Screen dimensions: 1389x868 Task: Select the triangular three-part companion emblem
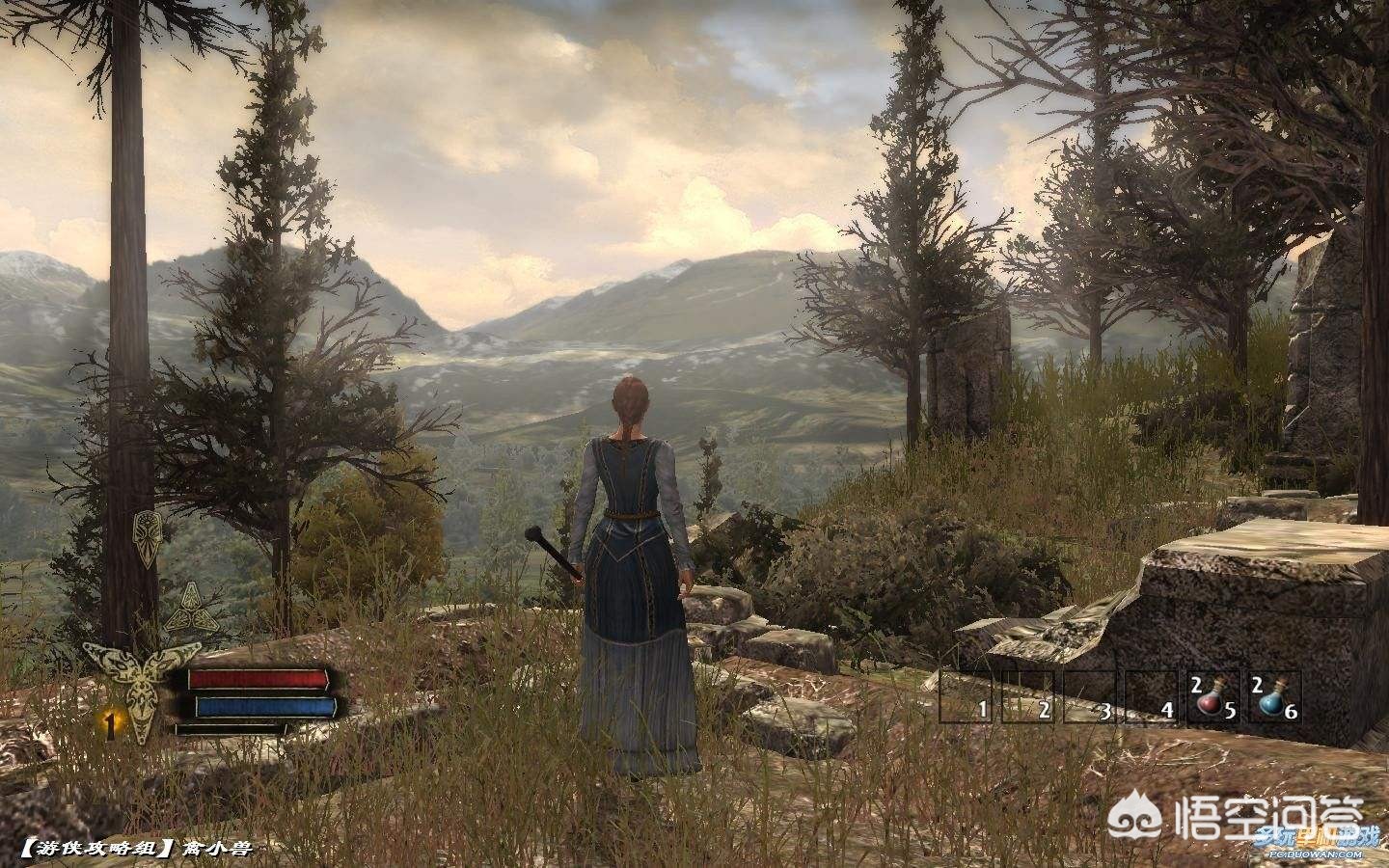coord(191,606)
